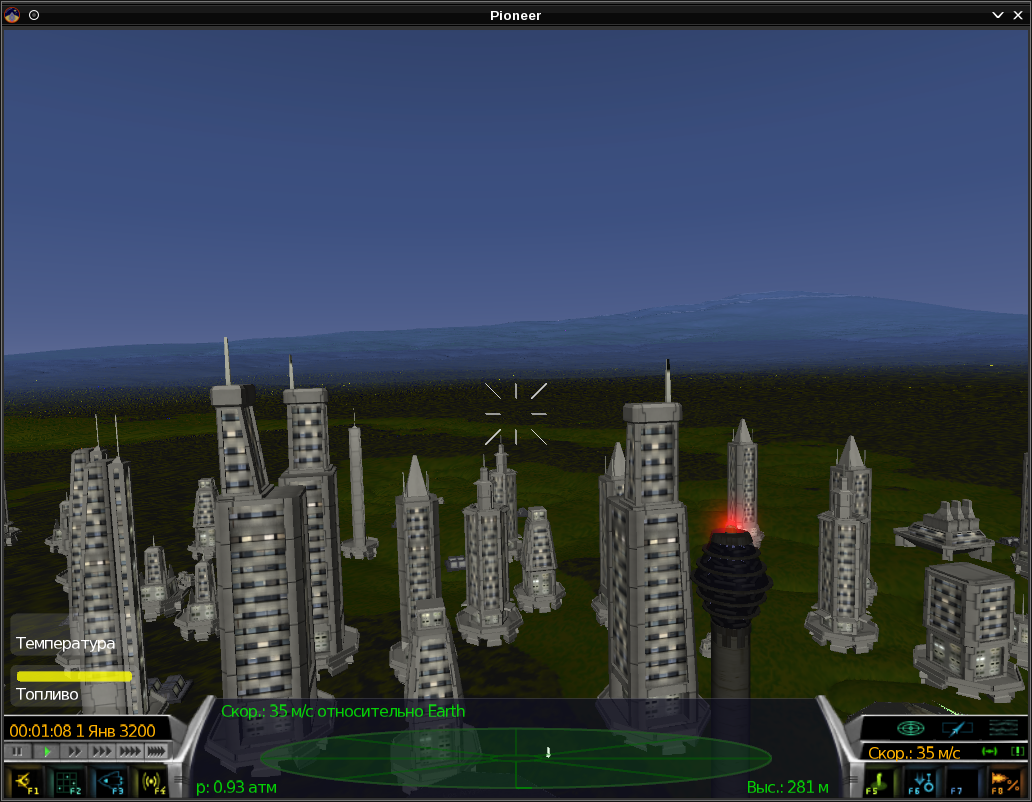The image size is (1032, 802).
Task: Set time to normal speed with the play arrow
Action: (46, 751)
